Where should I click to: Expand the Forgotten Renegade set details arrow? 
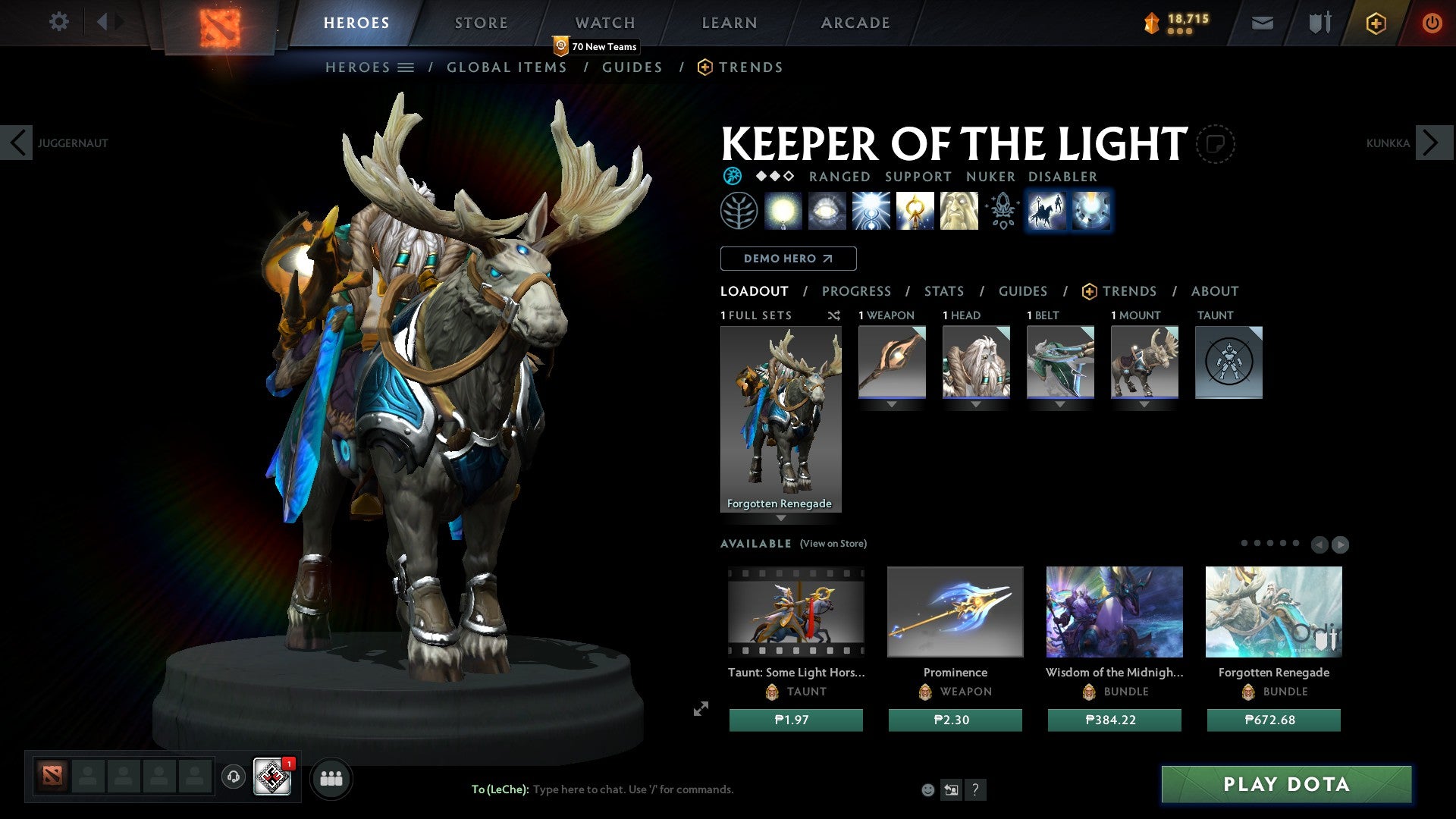click(x=781, y=519)
